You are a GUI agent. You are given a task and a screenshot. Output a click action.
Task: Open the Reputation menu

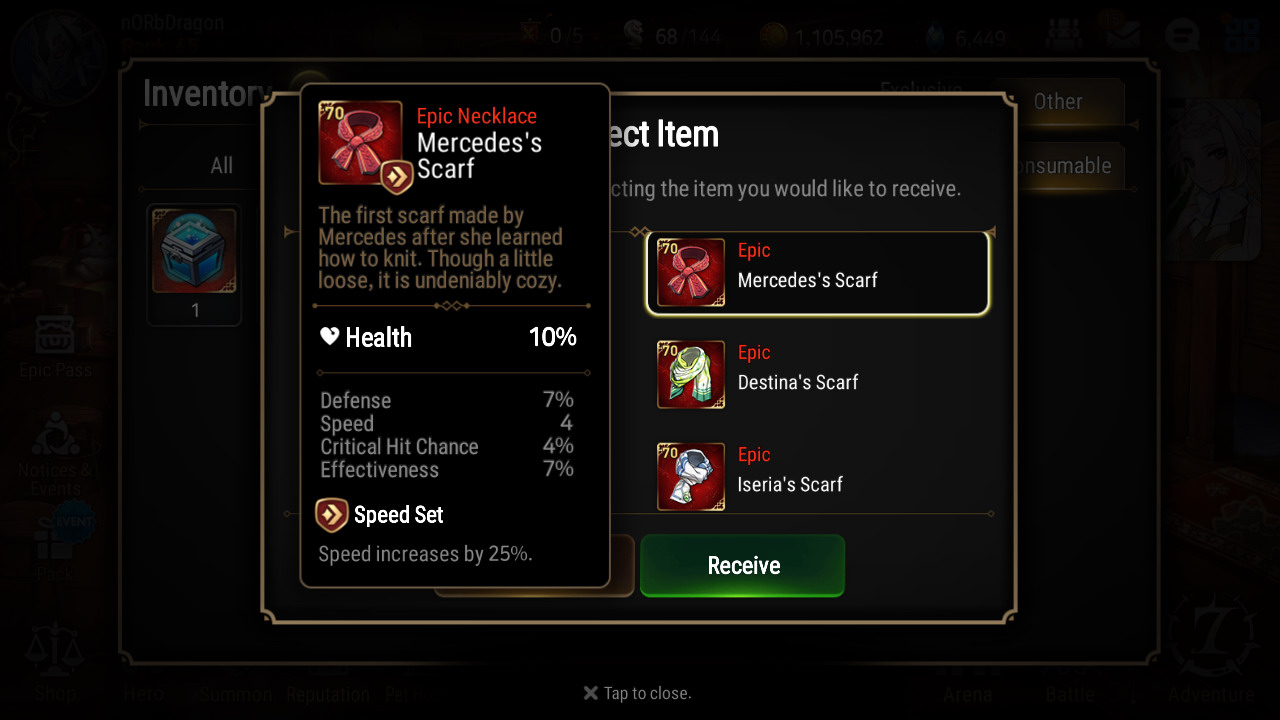coord(328,694)
